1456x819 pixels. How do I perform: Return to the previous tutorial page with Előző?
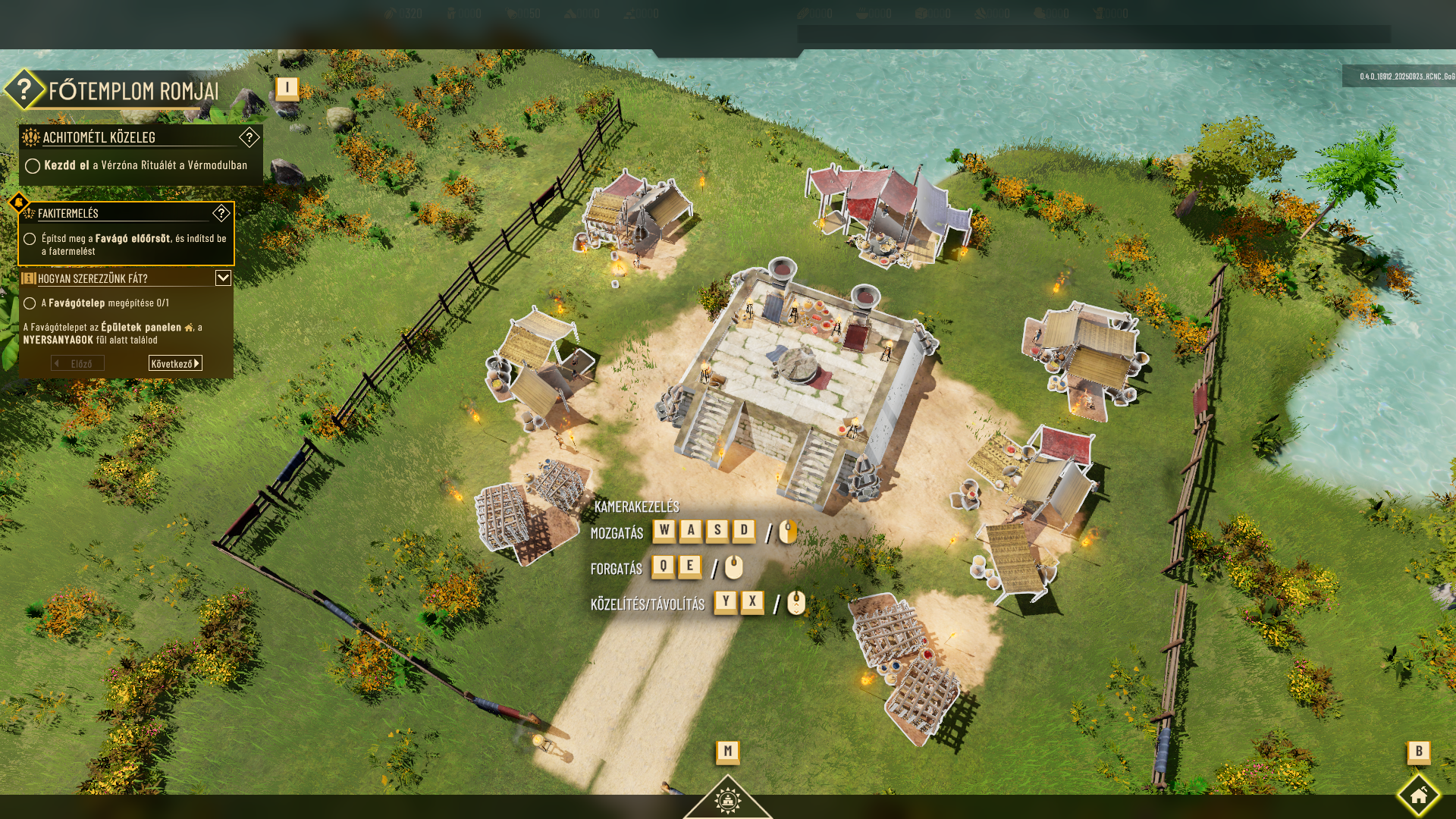point(77,363)
